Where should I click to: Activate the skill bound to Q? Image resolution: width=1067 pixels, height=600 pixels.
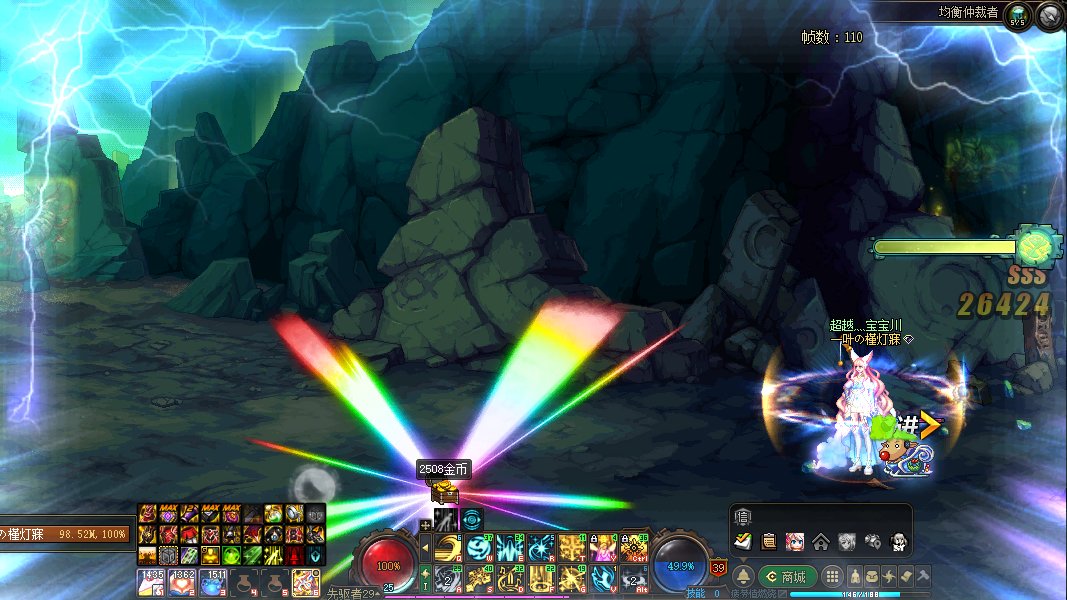[445, 547]
